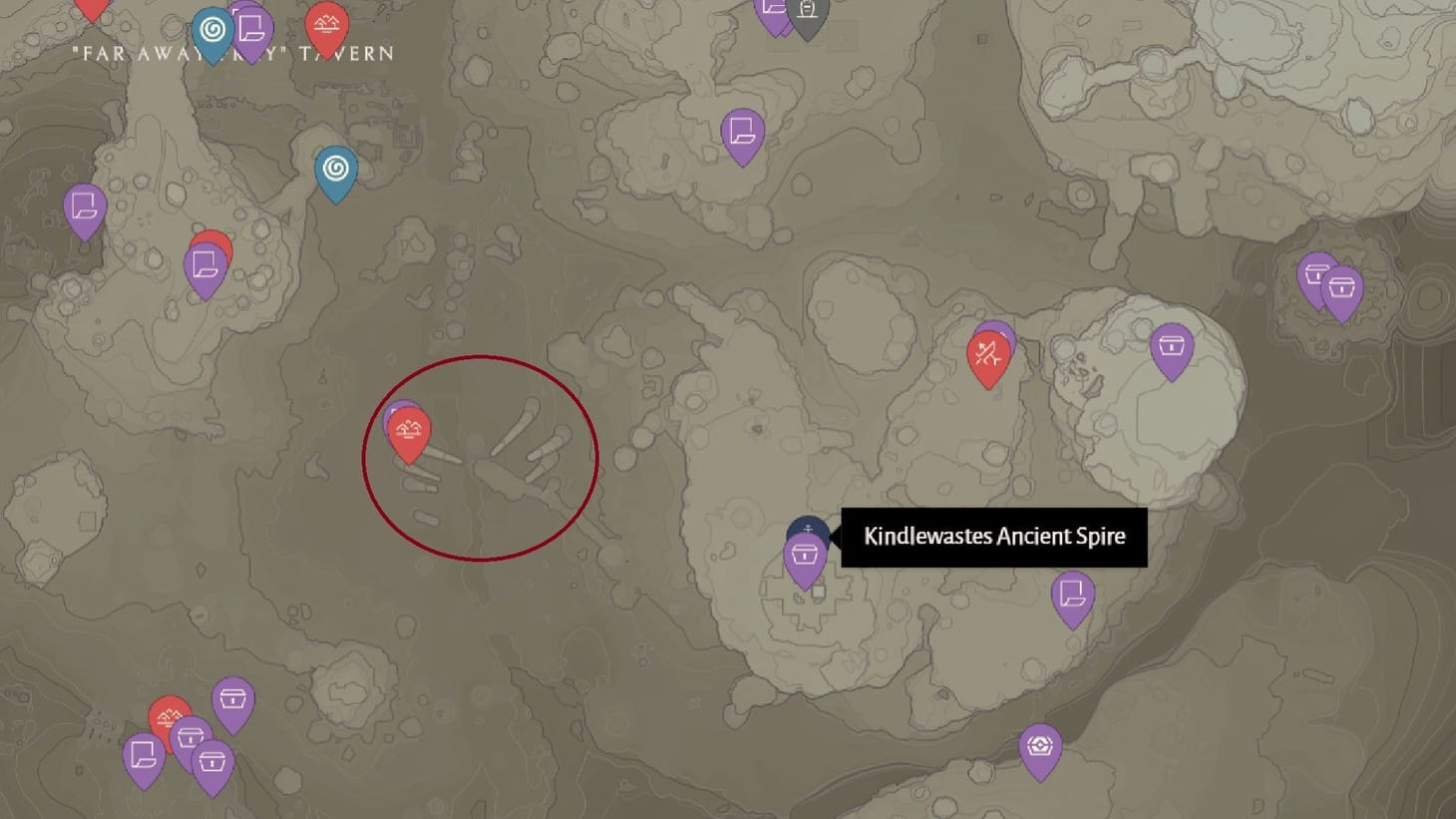Image resolution: width=1456 pixels, height=819 pixels.
Task: Select the Kindlewastes Ancient Spire map pin
Action: pyautogui.click(x=807, y=526)
